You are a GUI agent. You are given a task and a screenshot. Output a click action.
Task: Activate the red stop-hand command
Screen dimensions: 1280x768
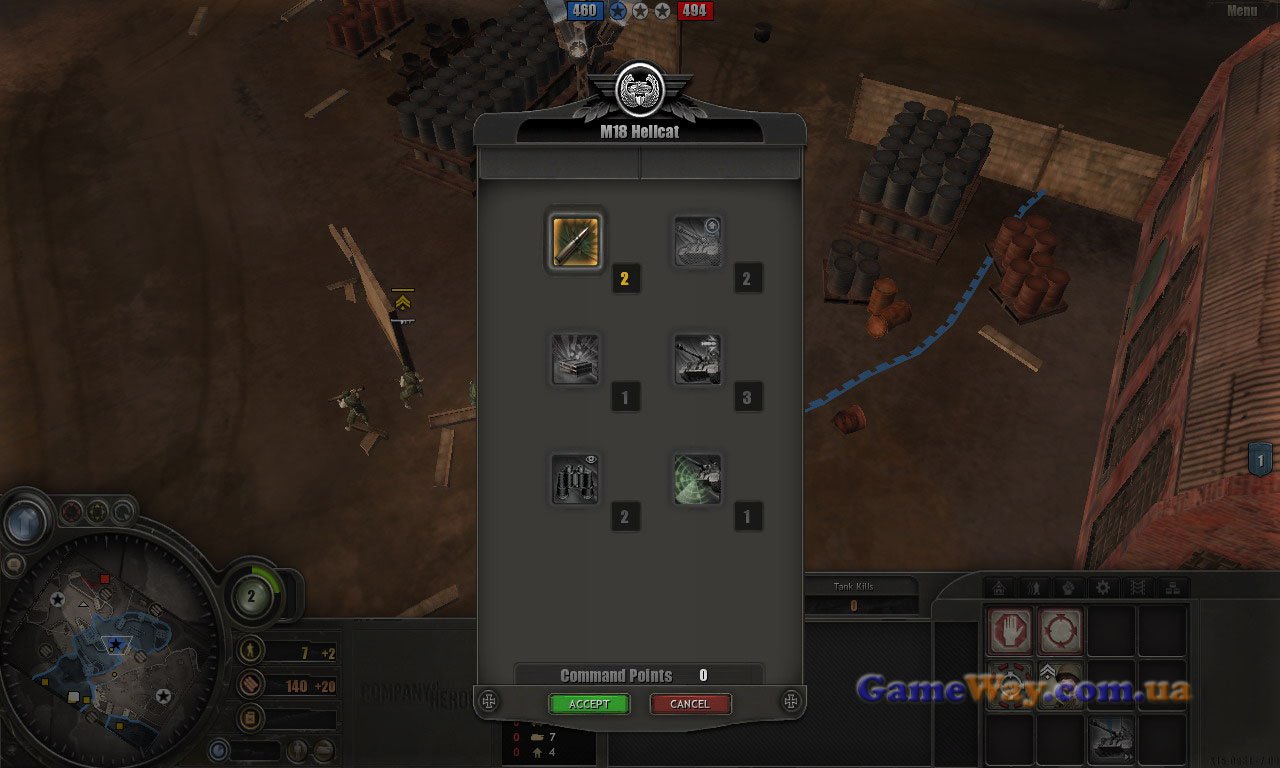1010,632
